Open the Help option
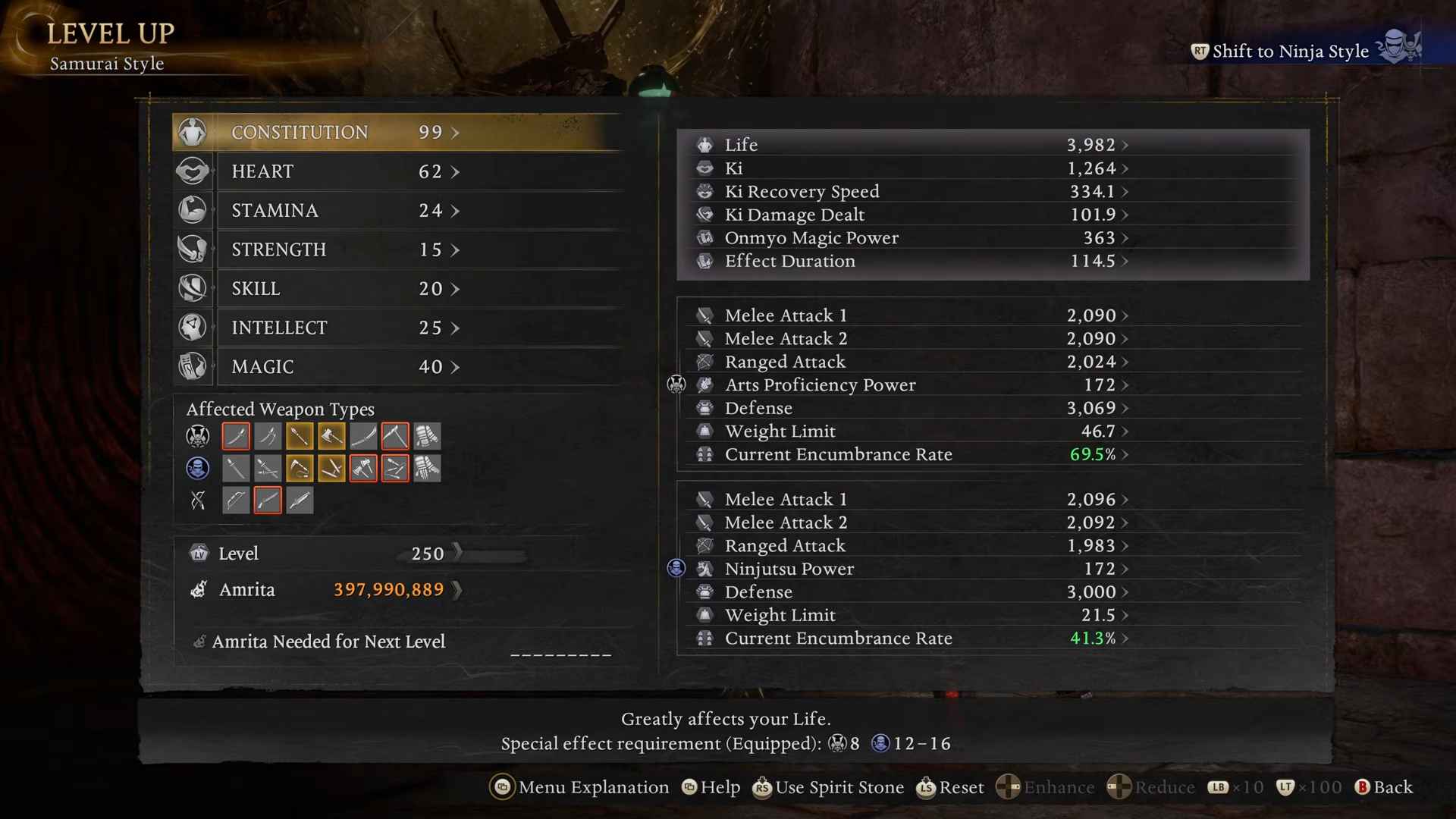This screenshot has height=819, width=1456. click(x=711, y=788)
